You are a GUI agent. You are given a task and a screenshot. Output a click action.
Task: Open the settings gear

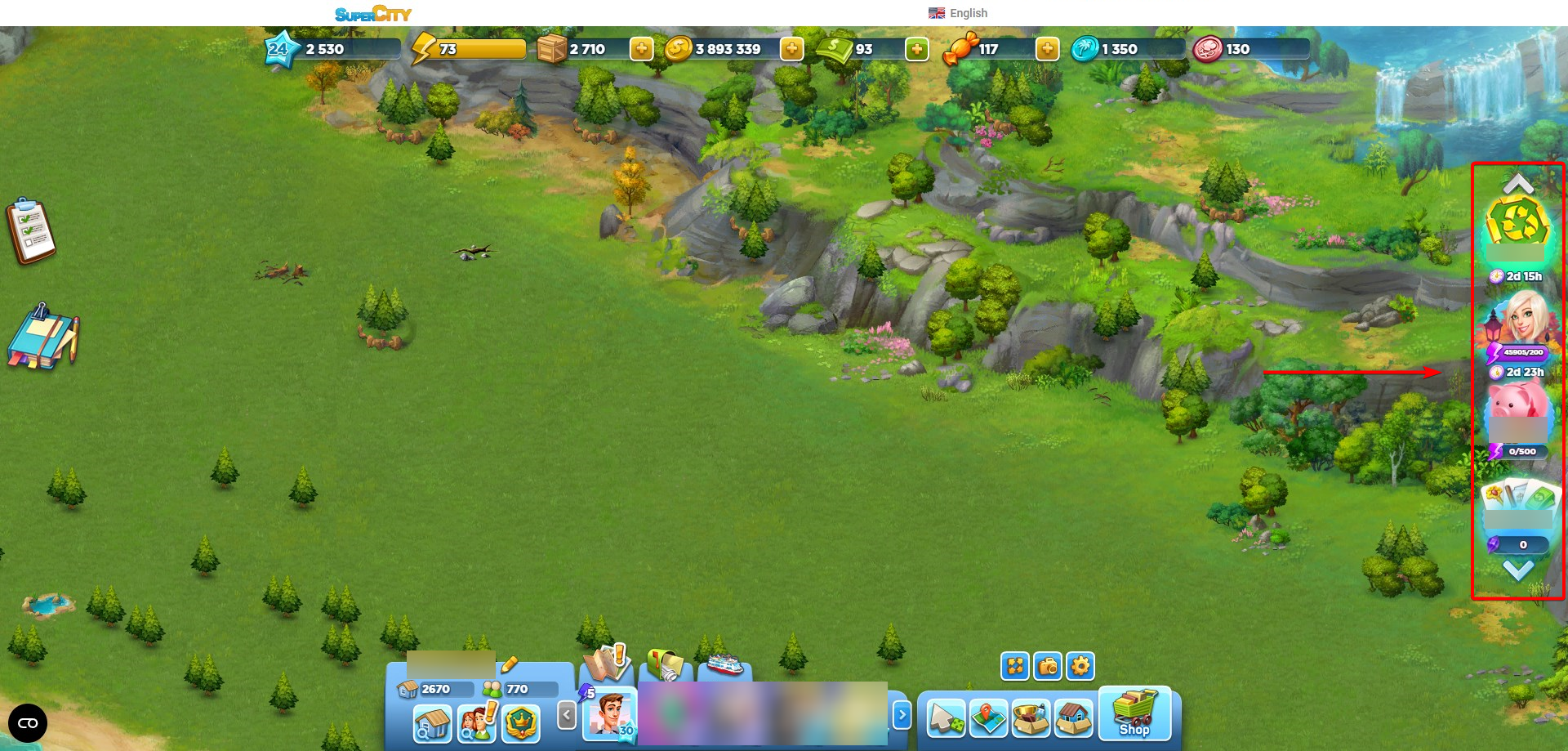[1080, 666]
